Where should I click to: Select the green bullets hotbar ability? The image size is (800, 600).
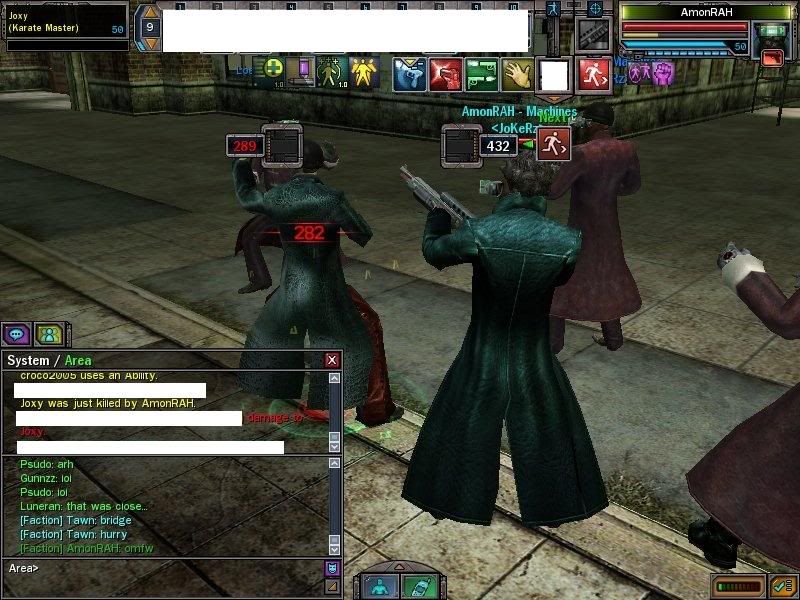[482, 73]
